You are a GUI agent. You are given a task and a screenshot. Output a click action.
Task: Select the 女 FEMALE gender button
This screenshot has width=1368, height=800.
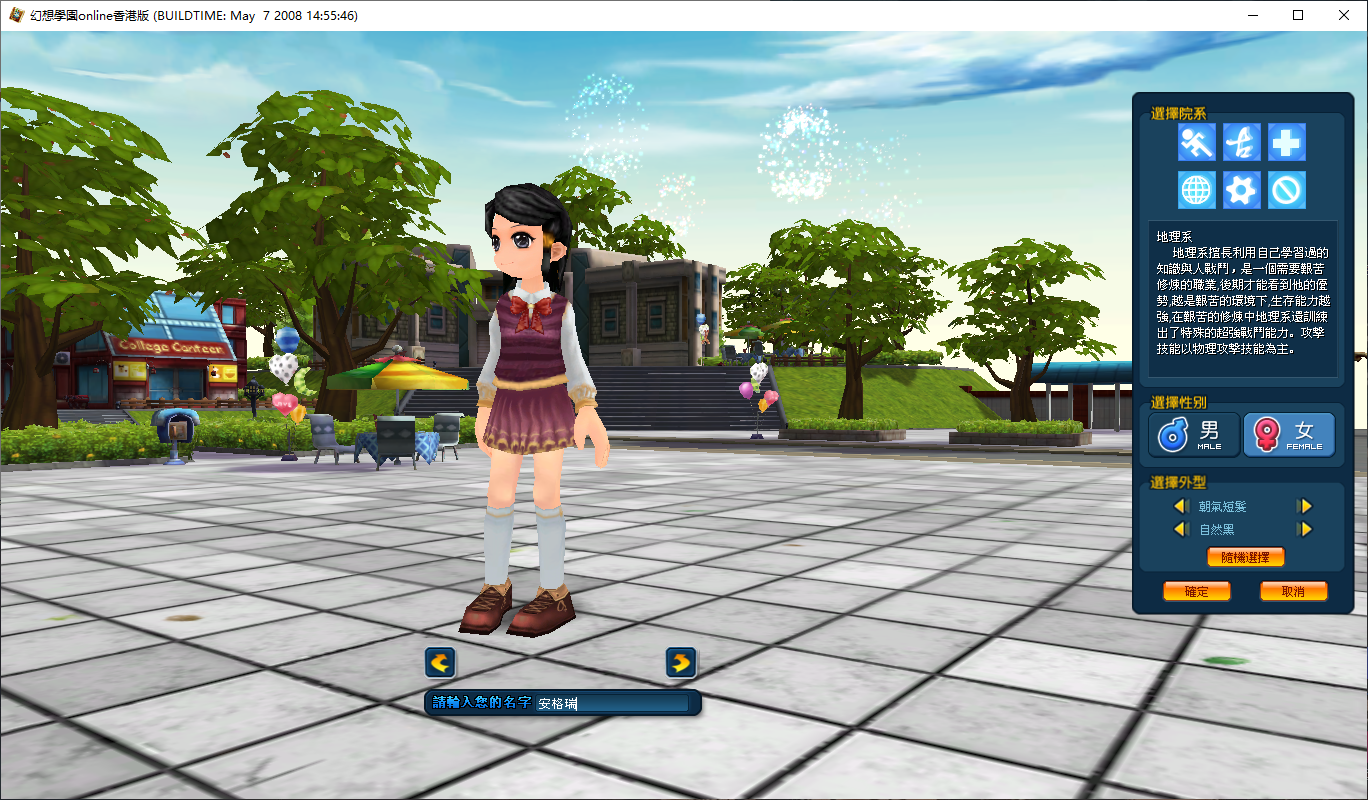1289,435
